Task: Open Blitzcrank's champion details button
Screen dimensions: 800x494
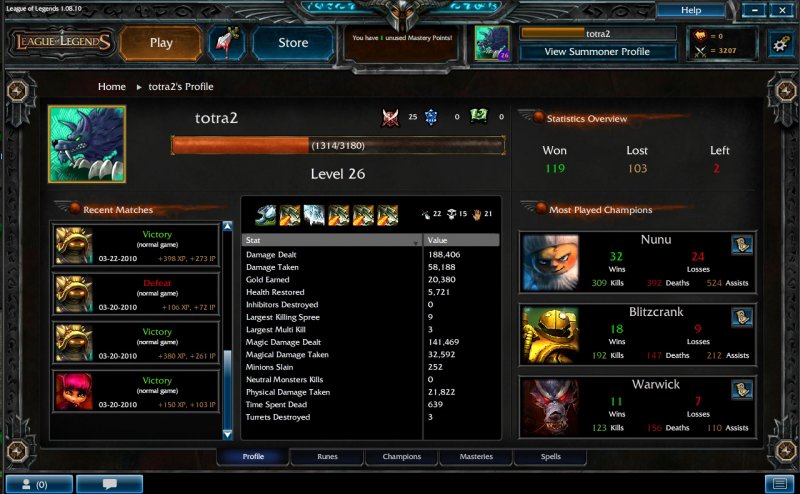Action: (741, 318)
